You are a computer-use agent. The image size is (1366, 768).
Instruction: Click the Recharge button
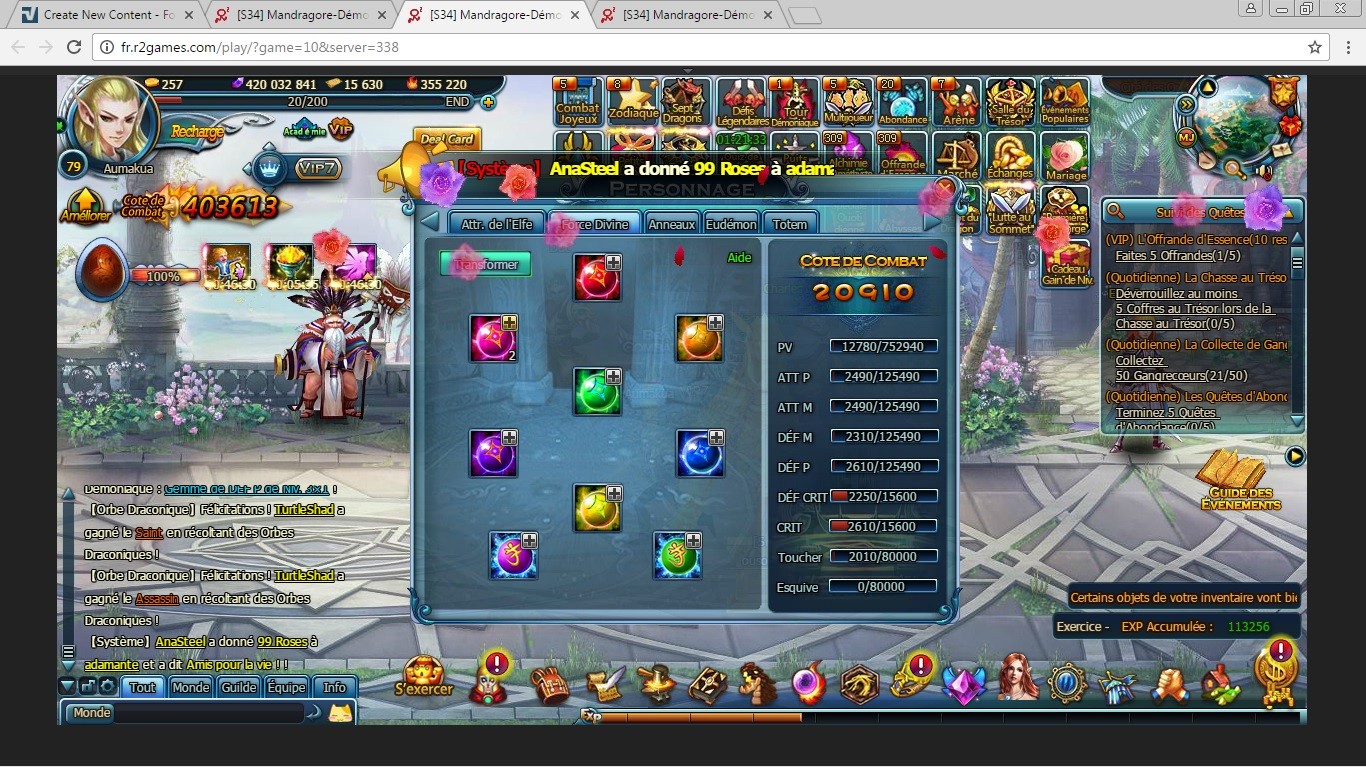tap(197, 132)
